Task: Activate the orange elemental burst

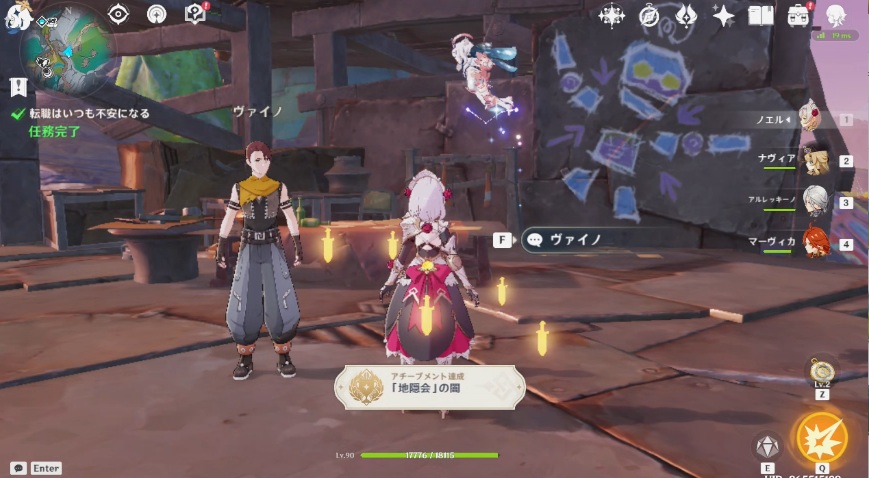Action: pos(820,437)
